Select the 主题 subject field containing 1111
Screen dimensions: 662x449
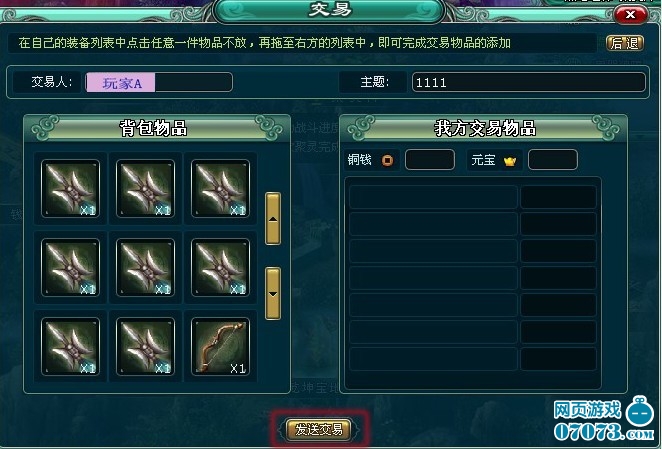pyautogui.click(x=528, y=82)
